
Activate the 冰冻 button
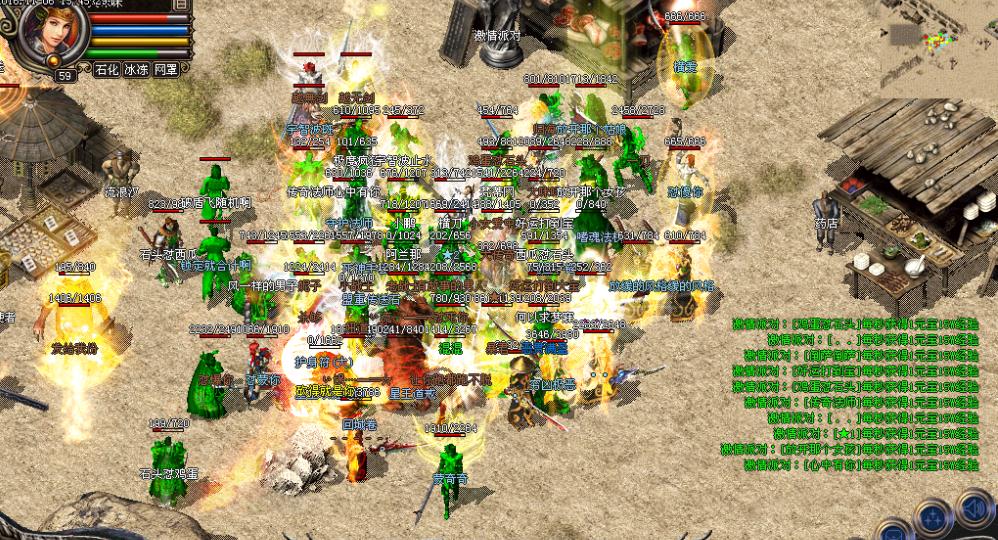136,70
